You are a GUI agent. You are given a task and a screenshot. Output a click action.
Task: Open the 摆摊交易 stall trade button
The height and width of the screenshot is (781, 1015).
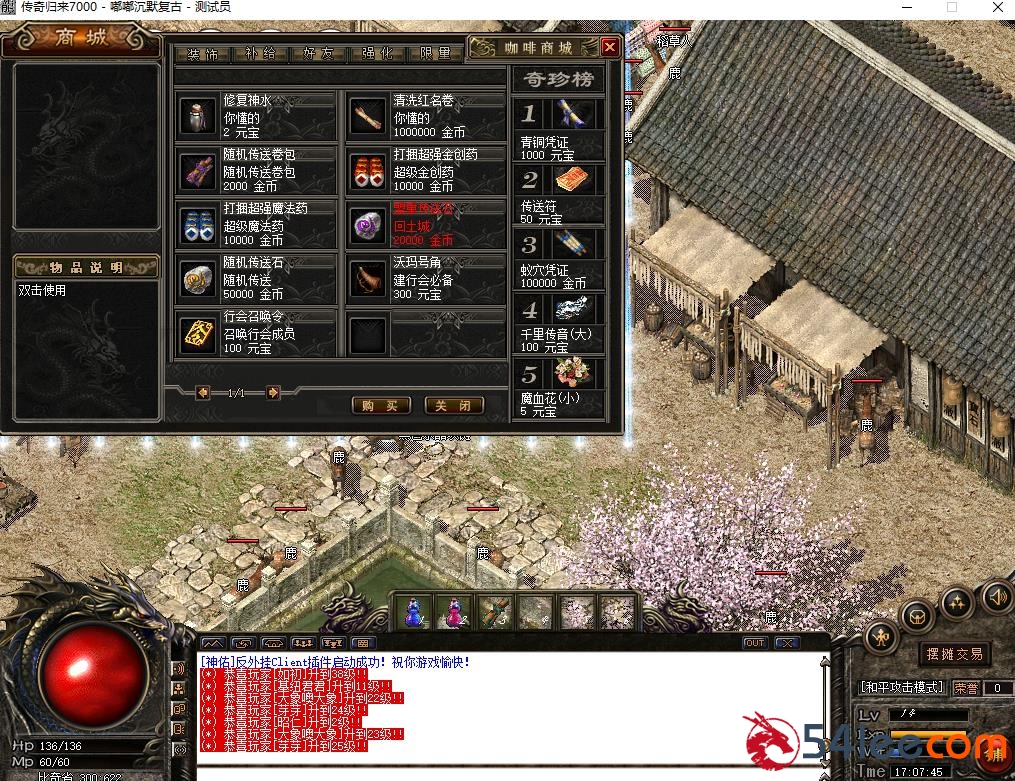[x=954, y=654]
